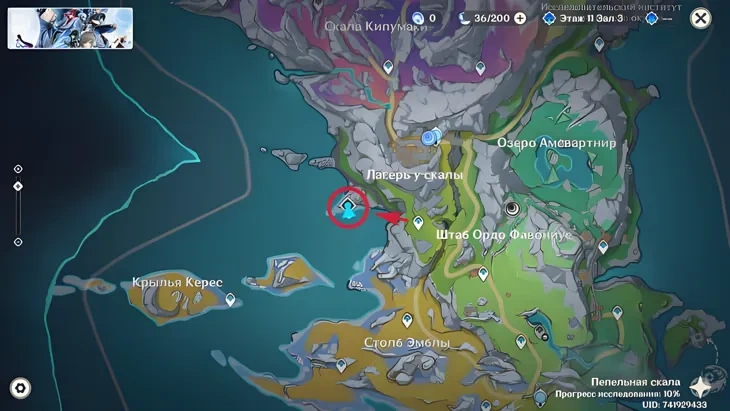Open map settings gear icon
The width and height of the screenshot is (730, 411).
[19, 388]
